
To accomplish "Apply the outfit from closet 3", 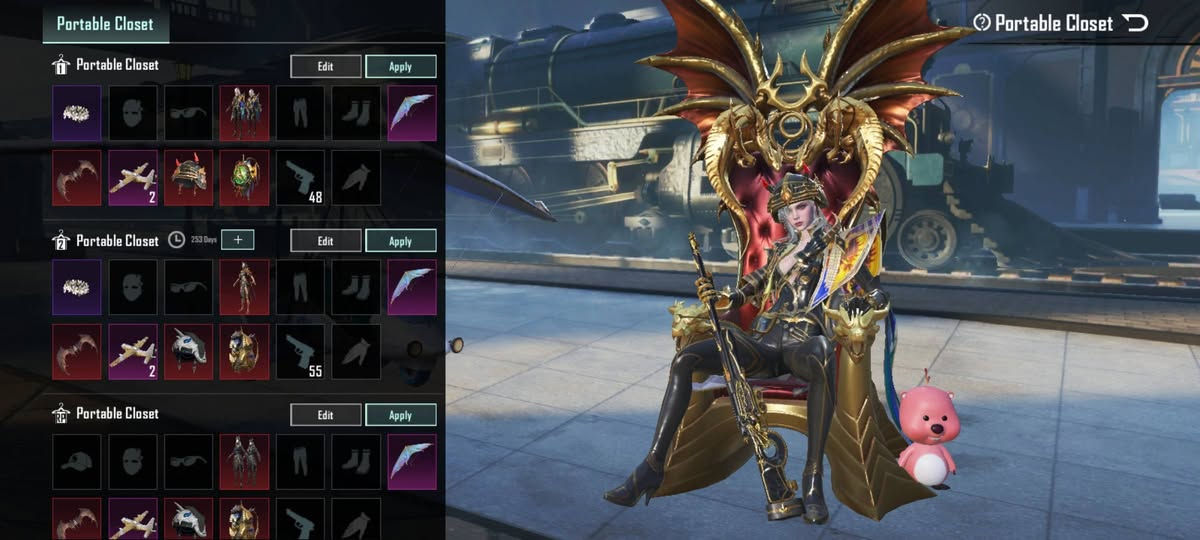I will pyautogui.click(x=400, y=415).
